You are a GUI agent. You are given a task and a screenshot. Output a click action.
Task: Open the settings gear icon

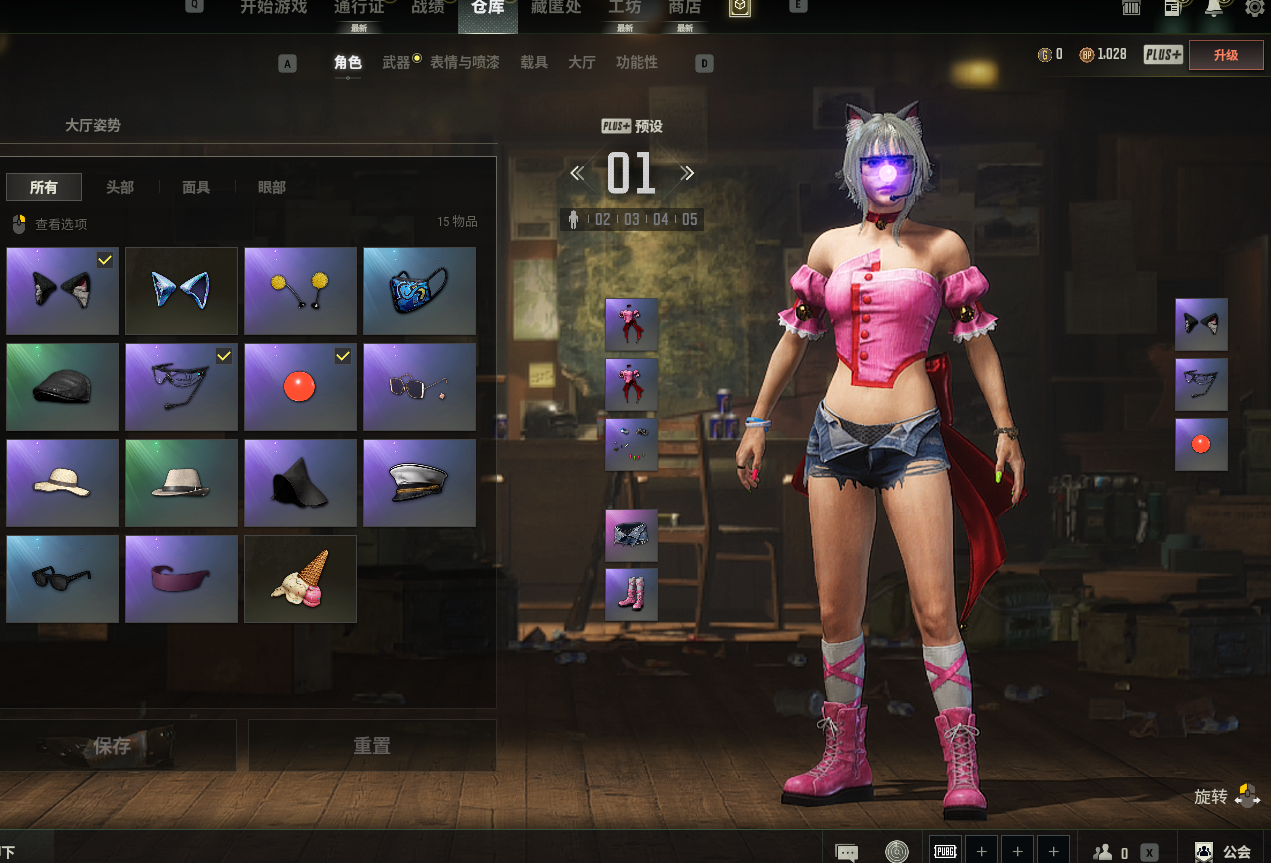point(1254,8)
